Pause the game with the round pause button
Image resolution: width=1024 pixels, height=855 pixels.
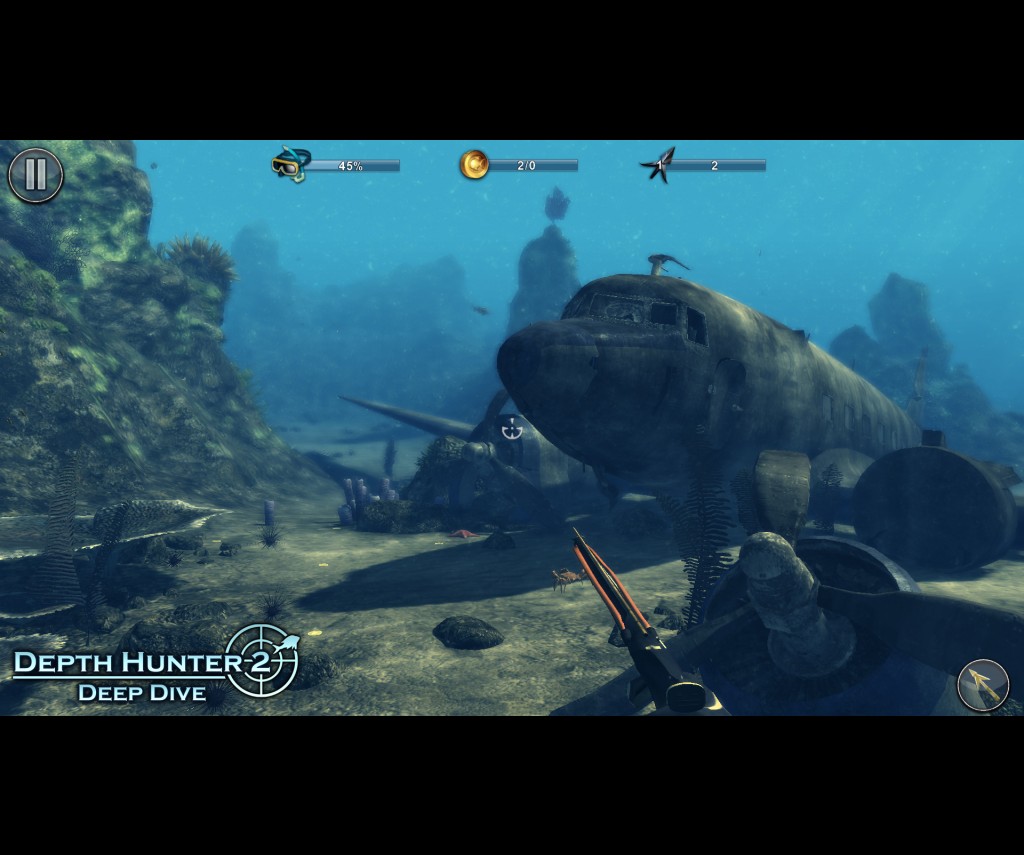36,175
